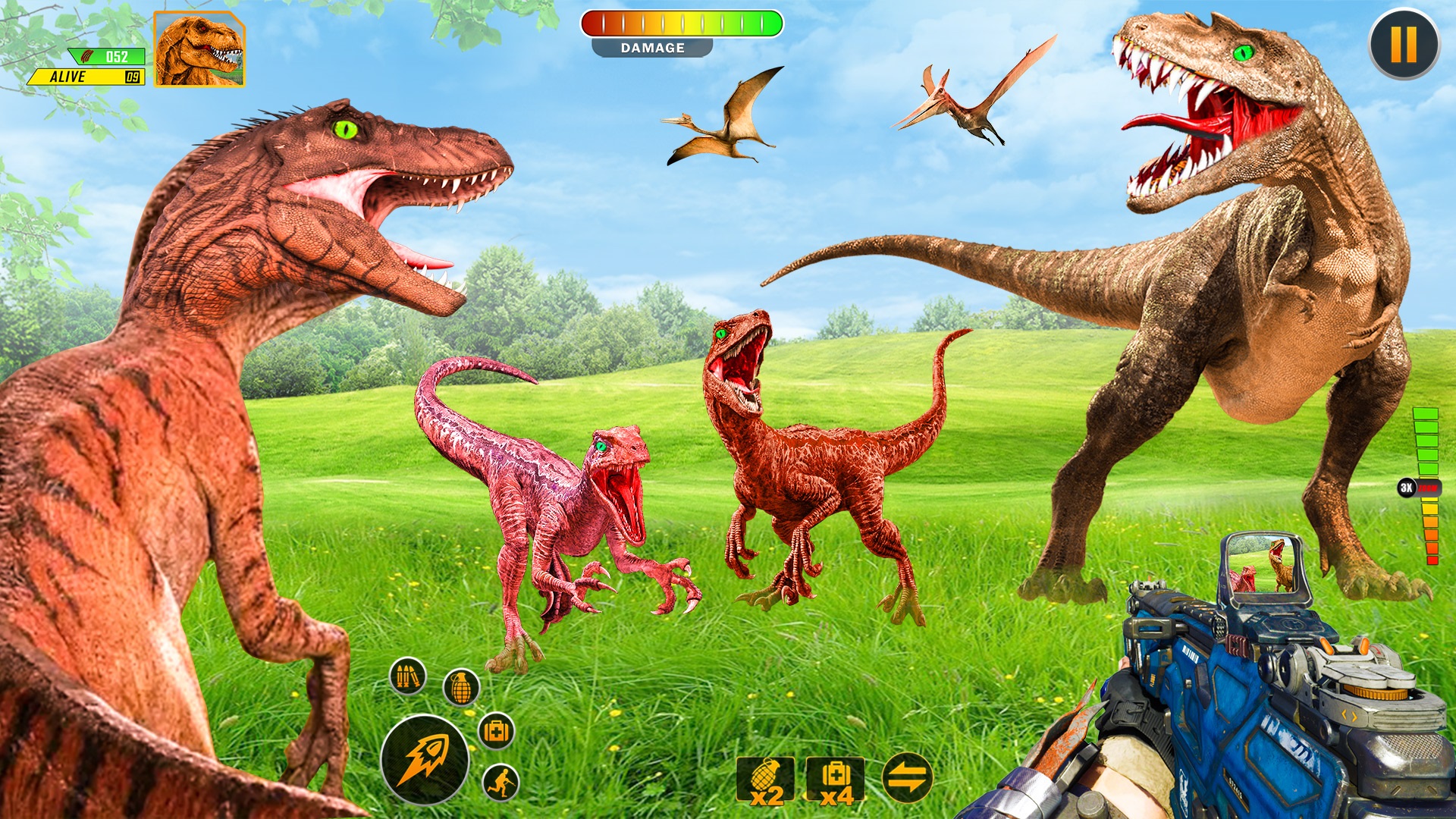Viewport: 1456px width, 819px height.
Task: Tap the claw icon on the score bar
Action: click(86, 55)
